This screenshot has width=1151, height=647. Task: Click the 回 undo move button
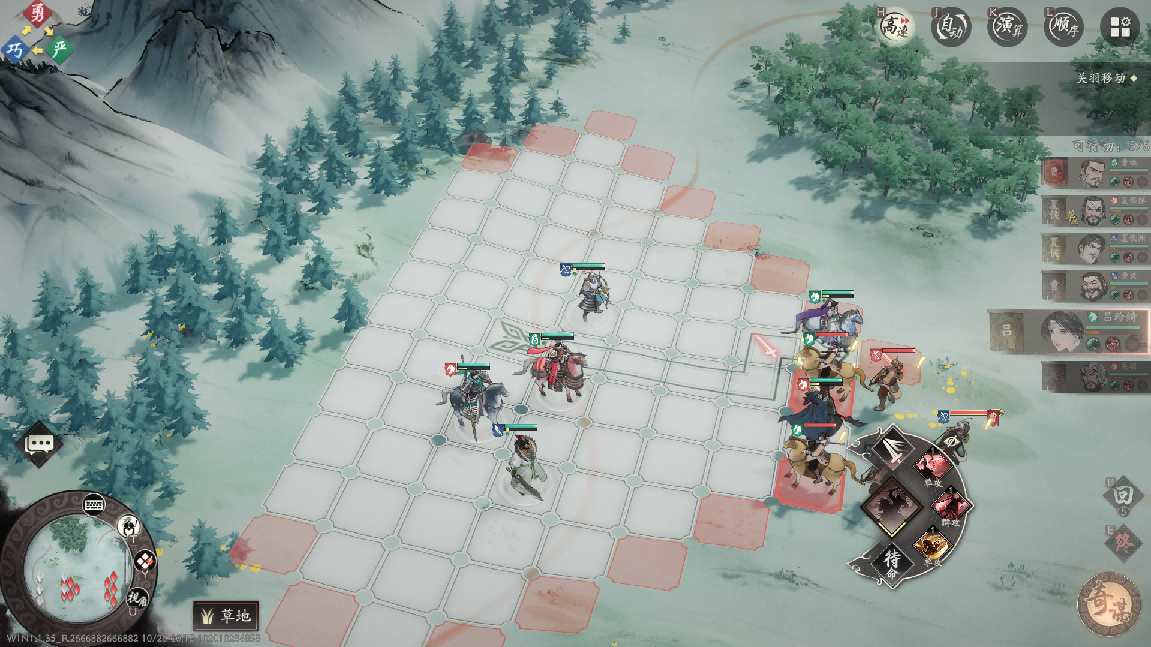[x=1122, y=494]
